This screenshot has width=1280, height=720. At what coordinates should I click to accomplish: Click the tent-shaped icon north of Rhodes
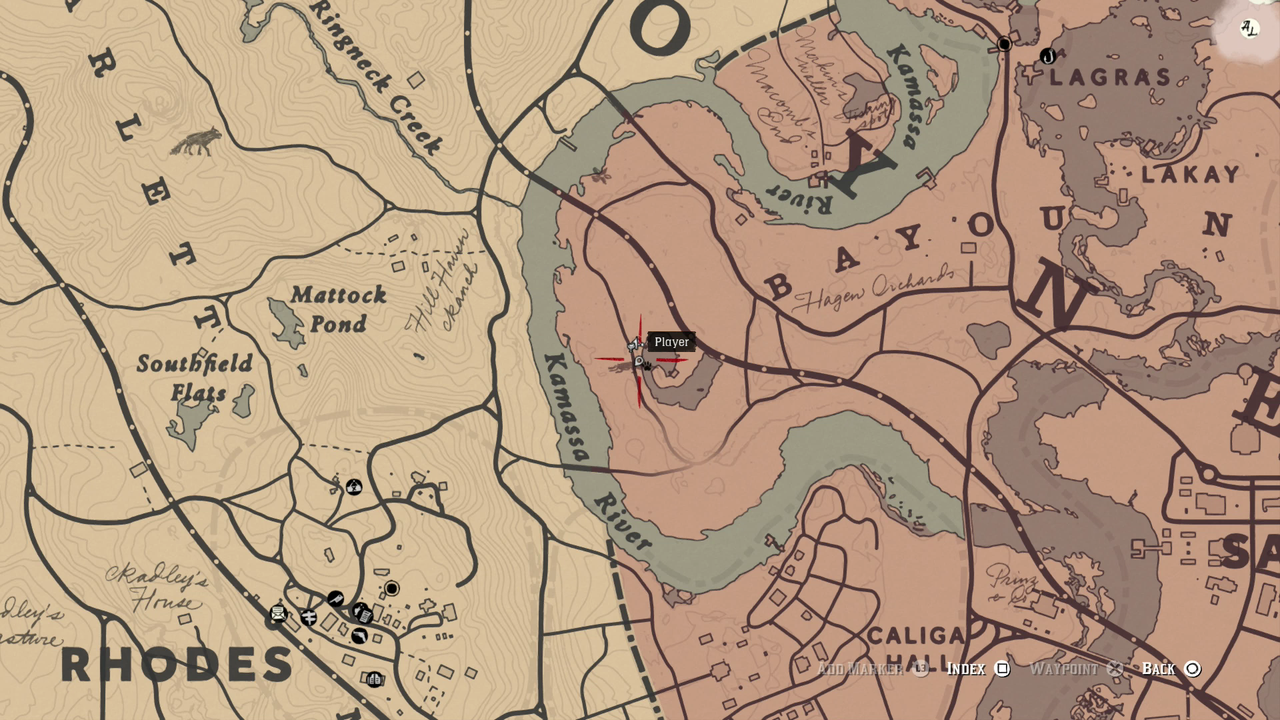353,487
